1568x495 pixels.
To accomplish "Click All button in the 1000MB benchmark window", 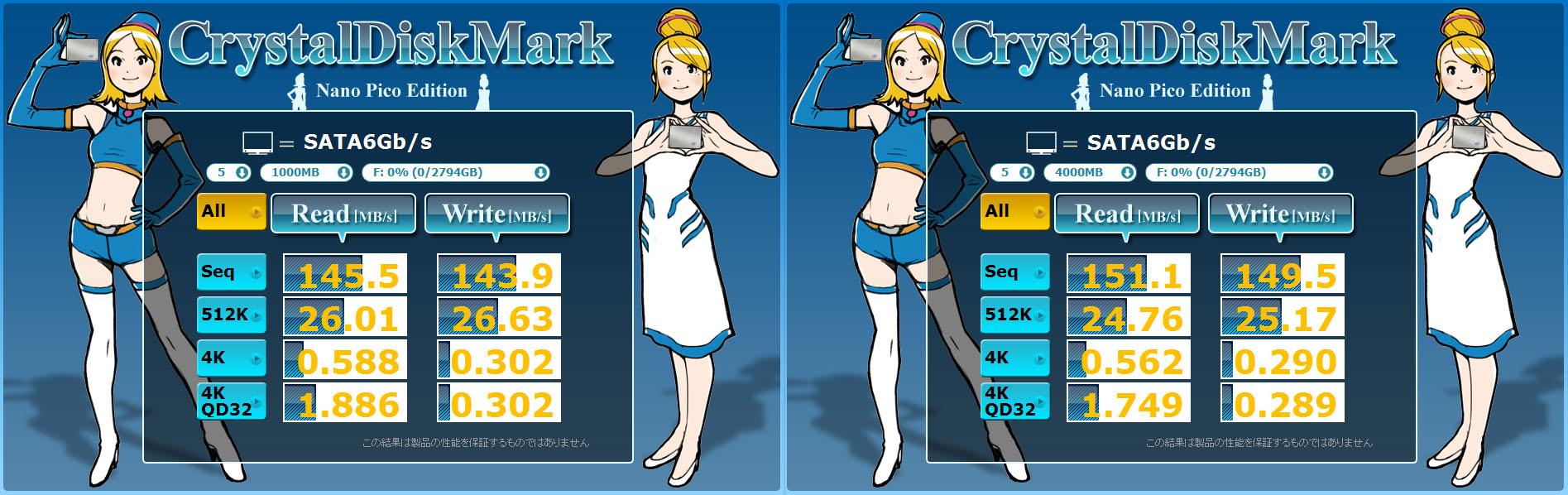I will [231, 212].
